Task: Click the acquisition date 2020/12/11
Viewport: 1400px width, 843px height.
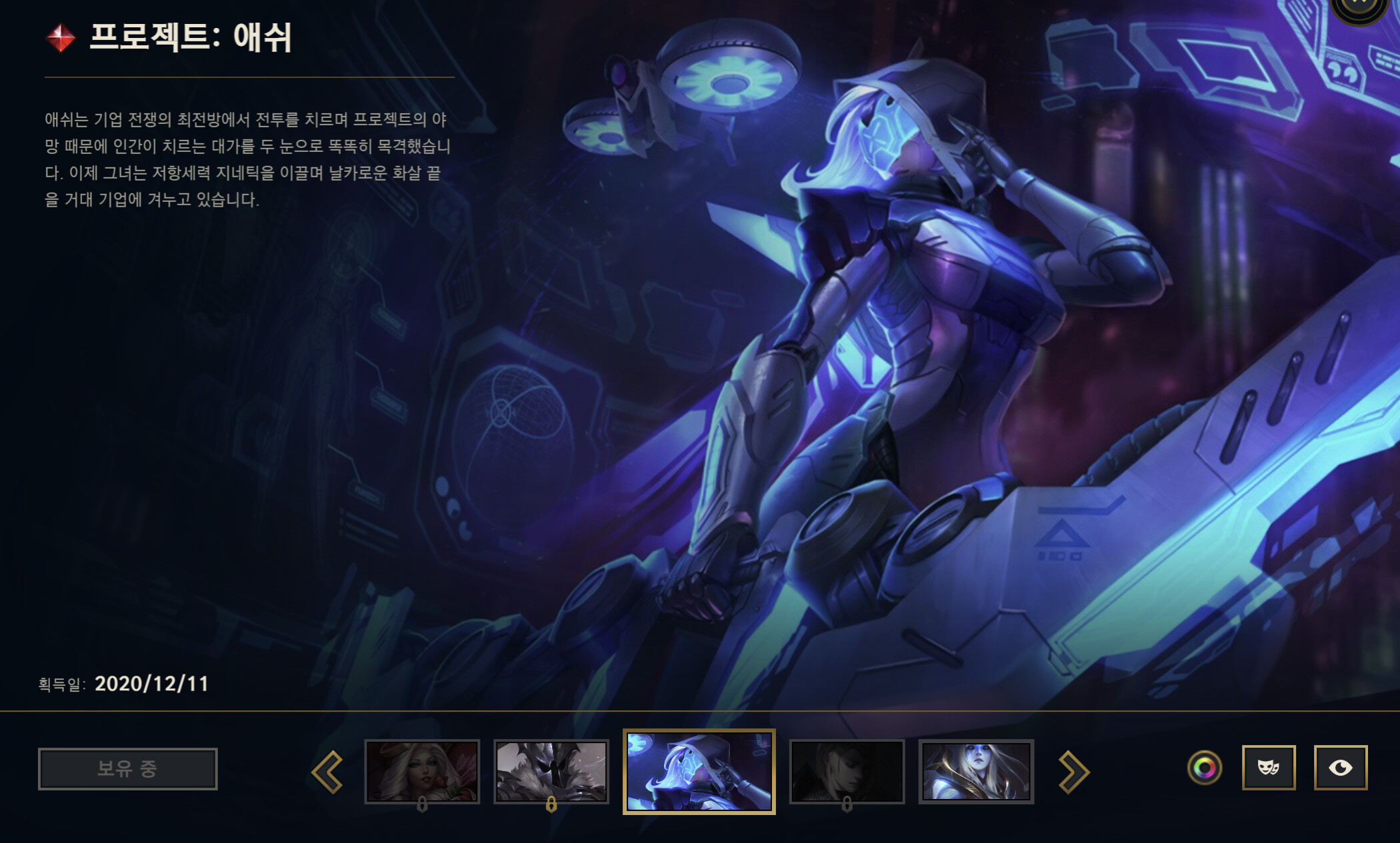Action: point(152,682)
